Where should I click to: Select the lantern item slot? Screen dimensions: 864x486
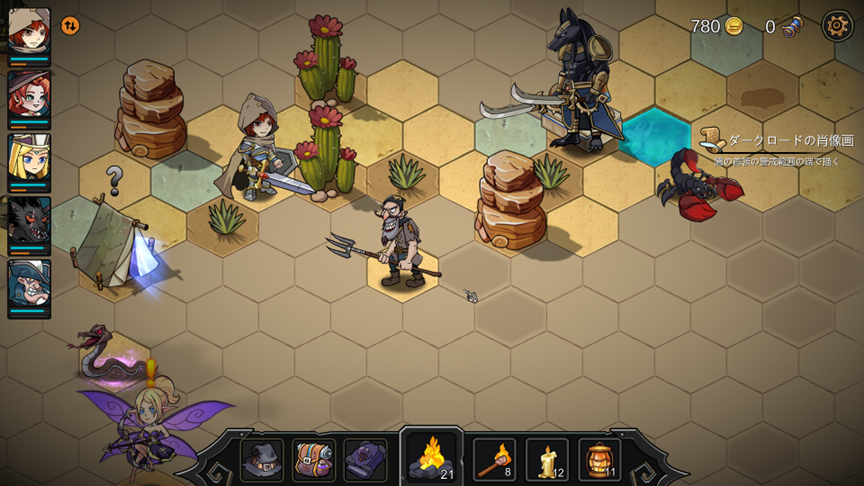[599, 459]
